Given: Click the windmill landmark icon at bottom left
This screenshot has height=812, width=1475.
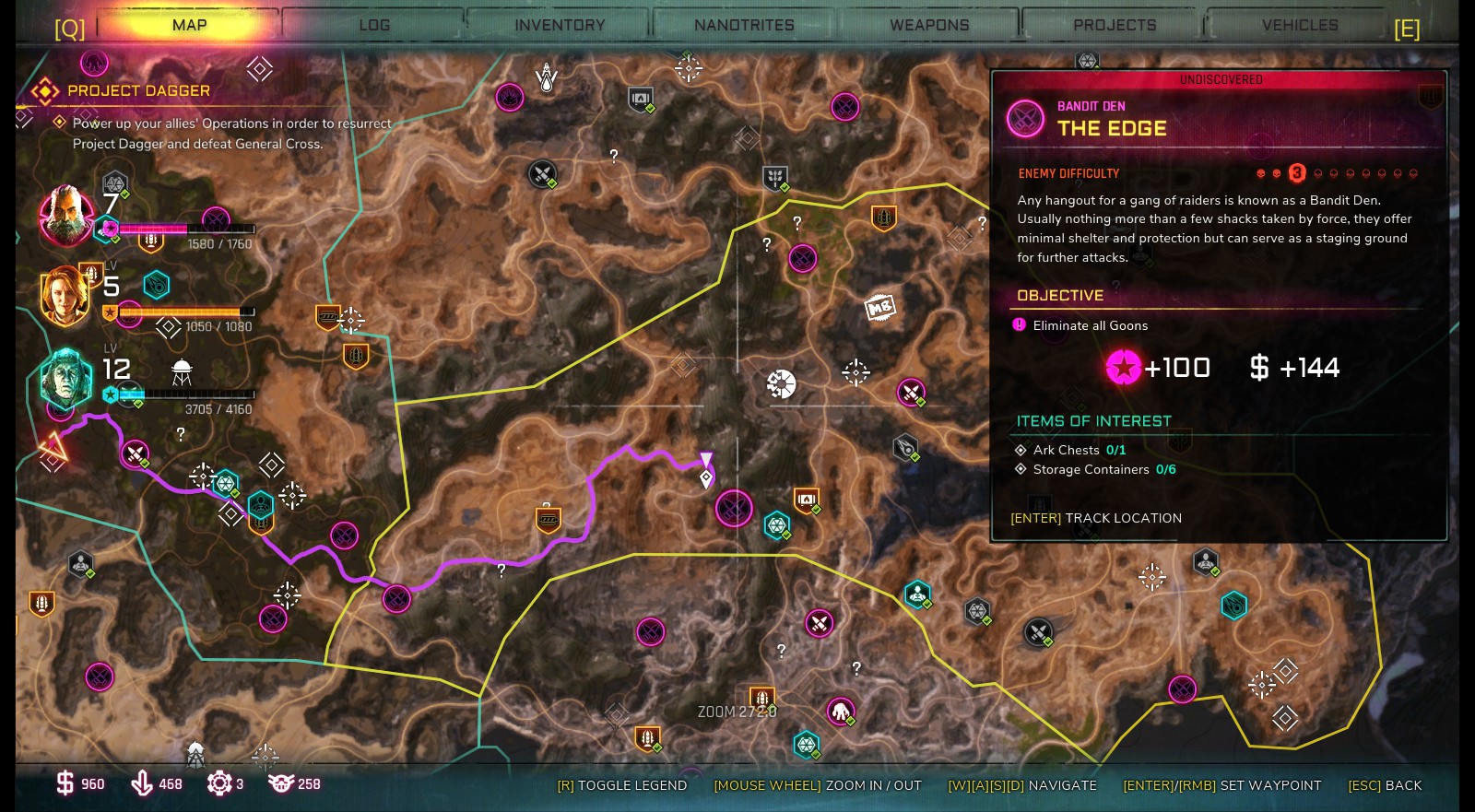Looking at the screenshot, I should point(195,753).
